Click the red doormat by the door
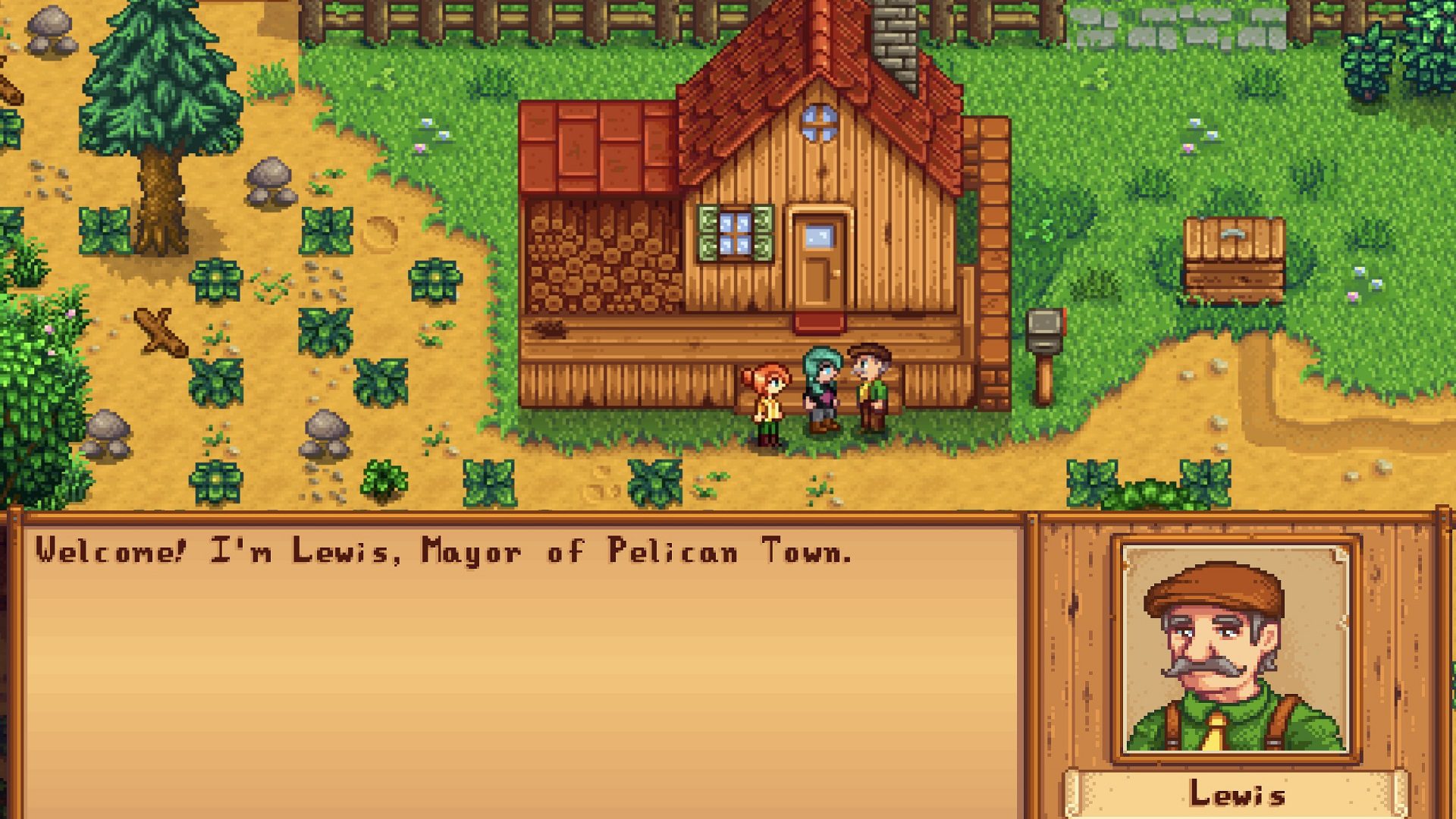 click(x=821, y=322)
